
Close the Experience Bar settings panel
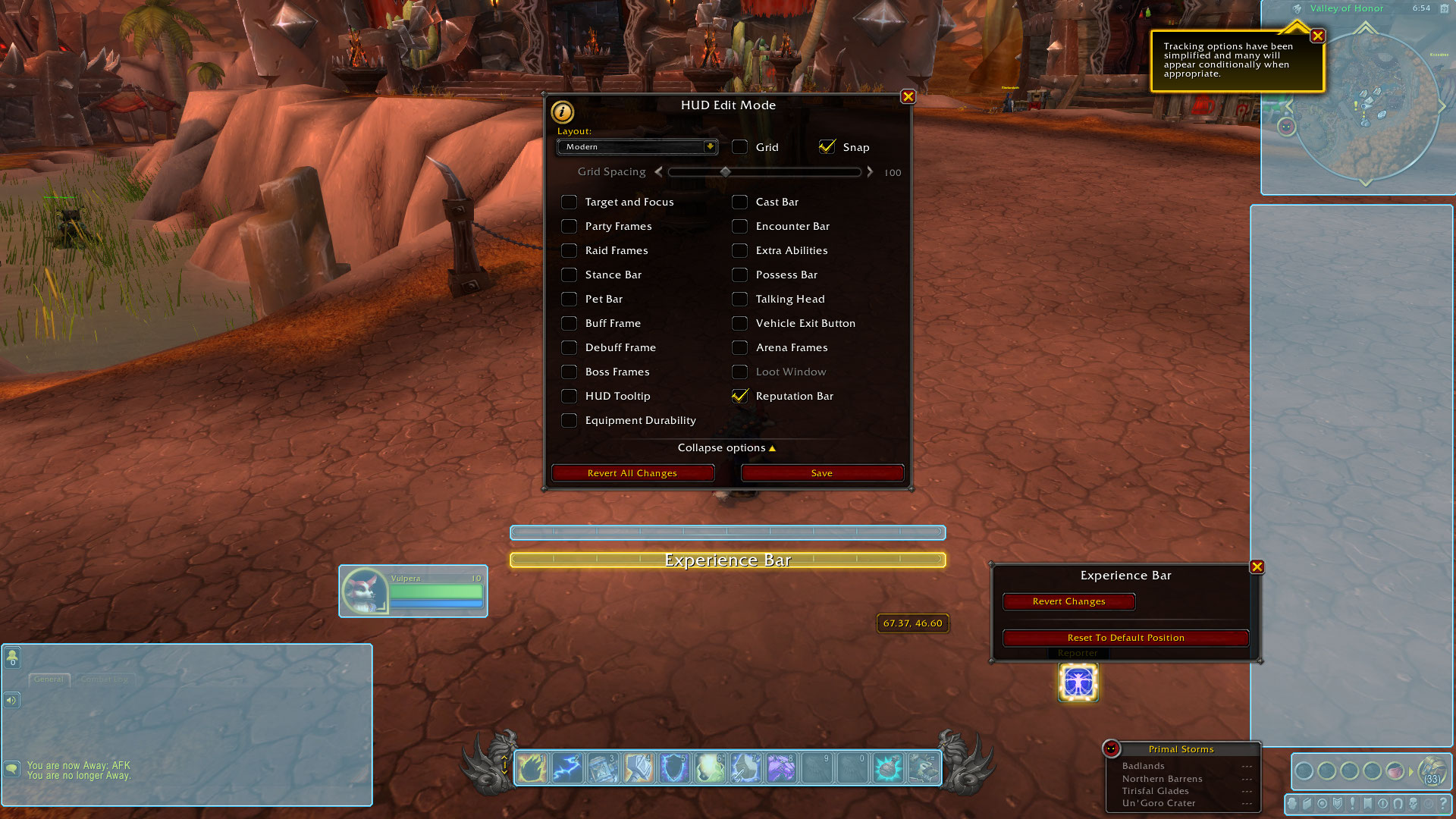click(x=1257, y=567)
